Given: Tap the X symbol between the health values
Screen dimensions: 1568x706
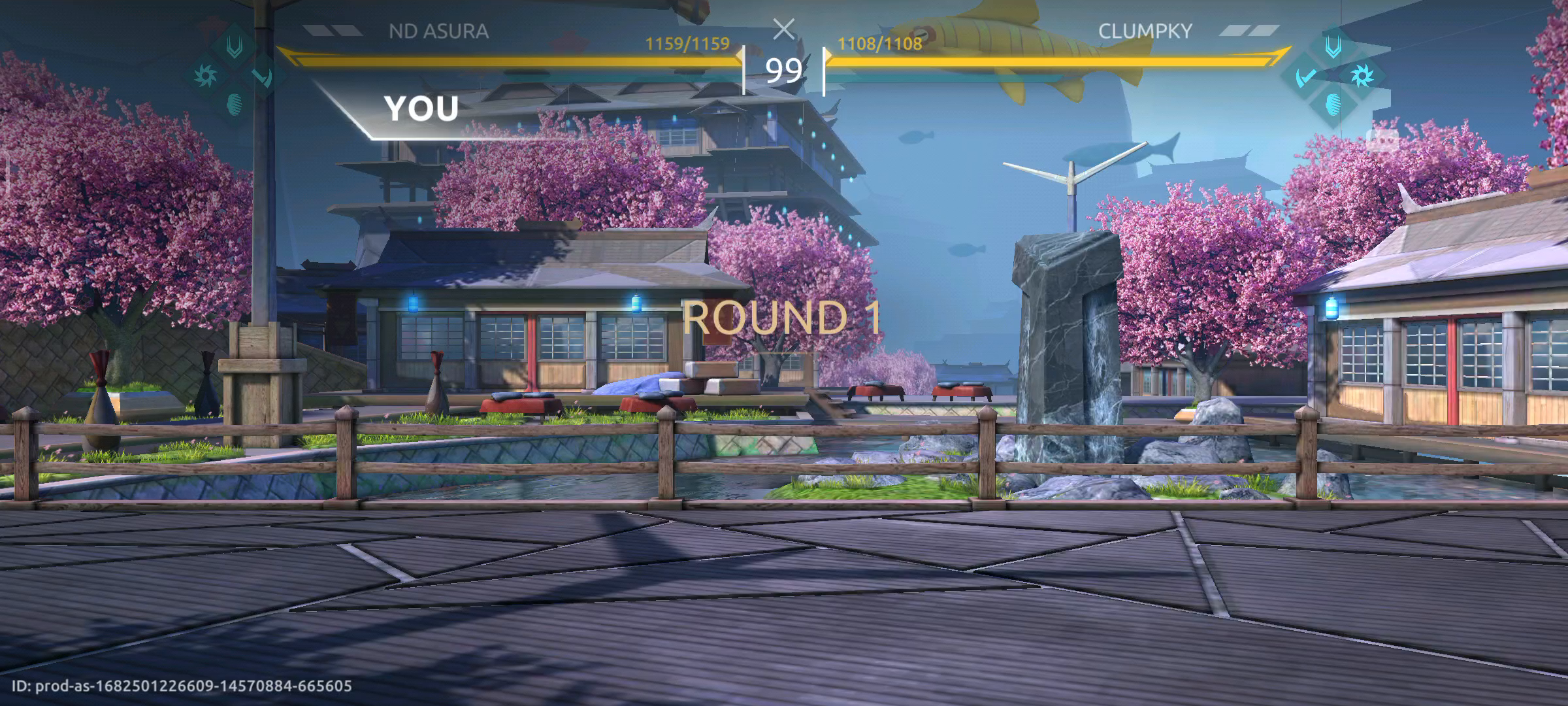Looking at the screenshot, I should click(784, 29).
